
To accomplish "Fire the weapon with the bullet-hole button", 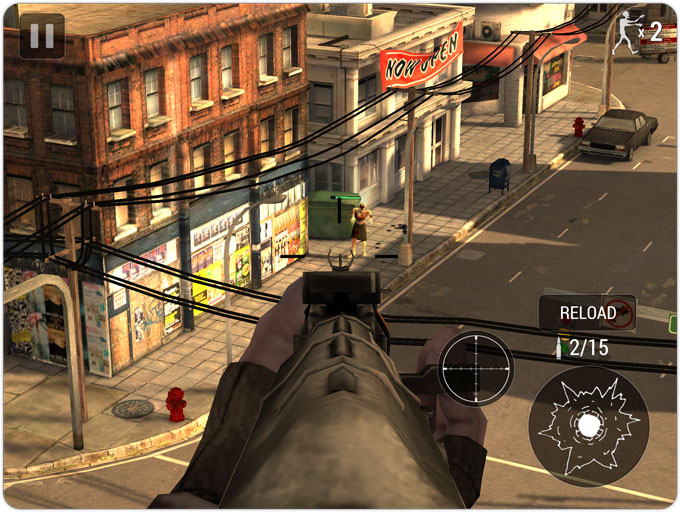I will click(x=588, y=426).
